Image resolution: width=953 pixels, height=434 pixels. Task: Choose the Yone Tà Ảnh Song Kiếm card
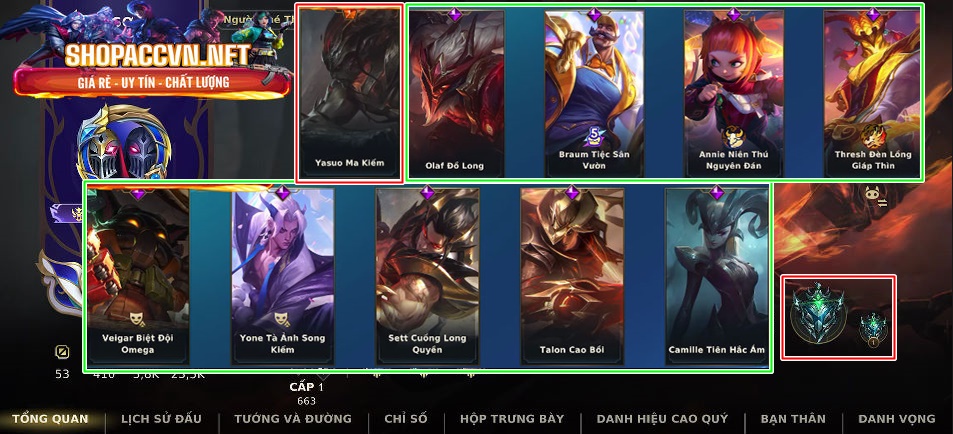click(282, 275)
